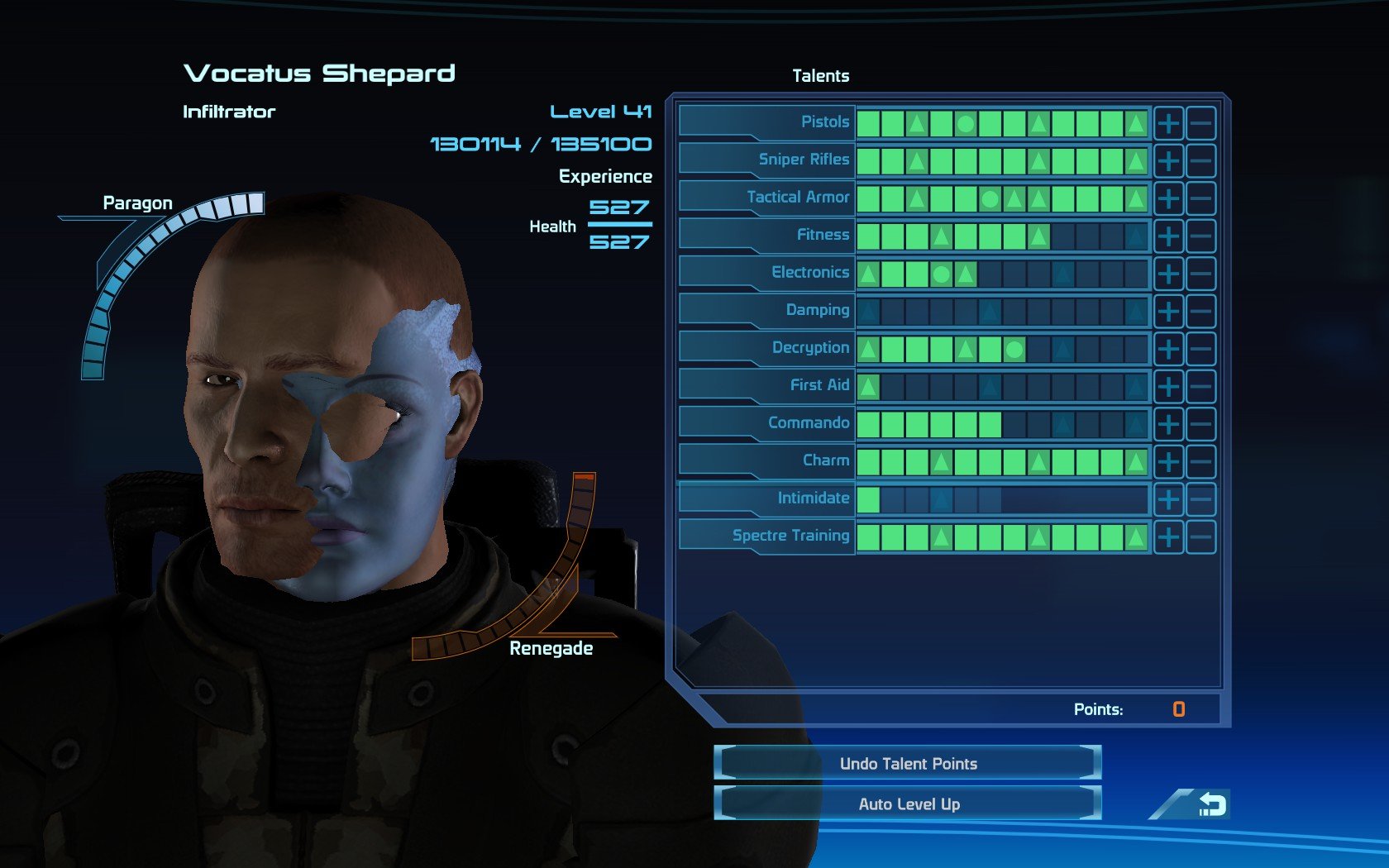1389x868 pixels.
Task: Increase the Tactical Armor talent
Action: pos(1168,198)
